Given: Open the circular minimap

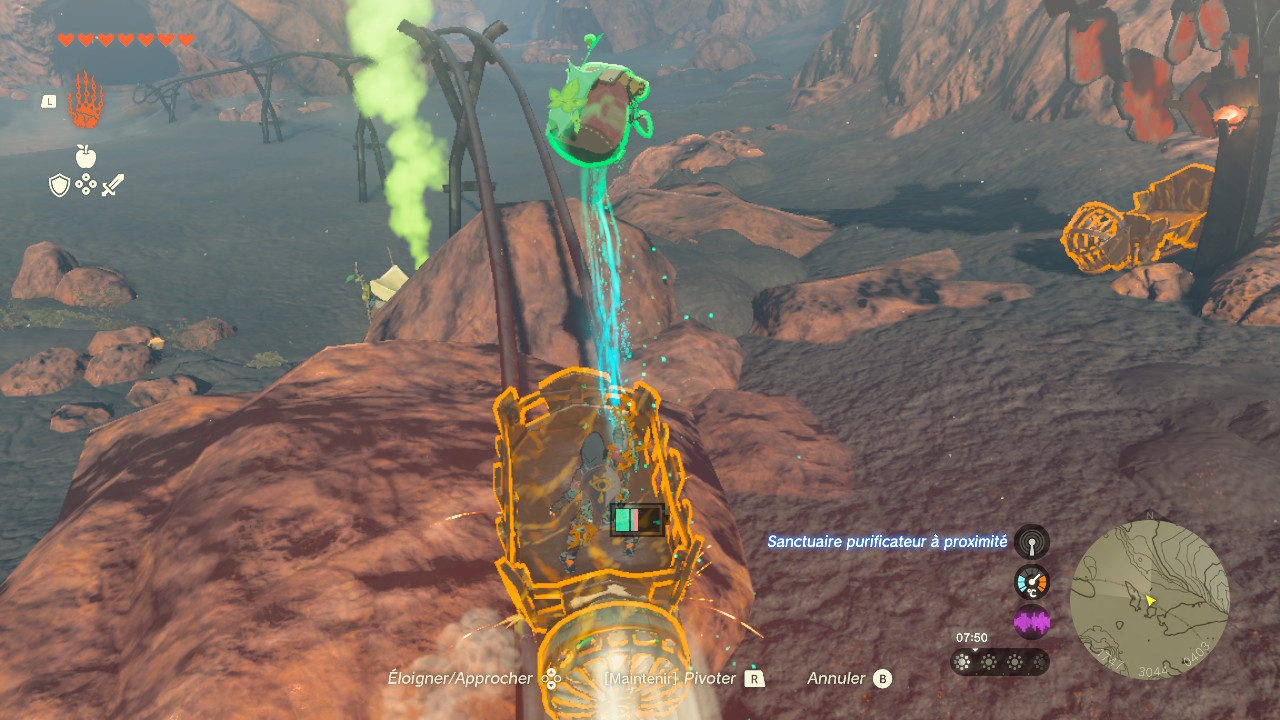Looking at the screenshot, I should [1149, 599].
